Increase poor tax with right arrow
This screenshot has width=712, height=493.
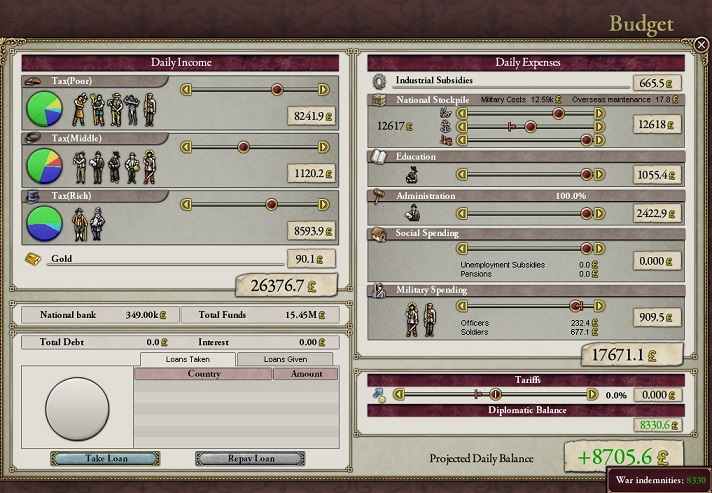point(323,89)
